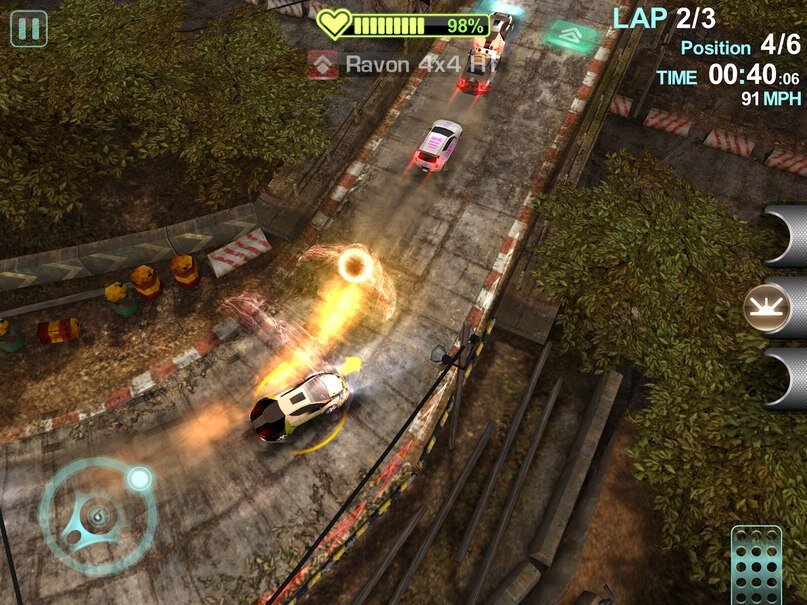Tap the steering wheel control

[x=97, y=516]
